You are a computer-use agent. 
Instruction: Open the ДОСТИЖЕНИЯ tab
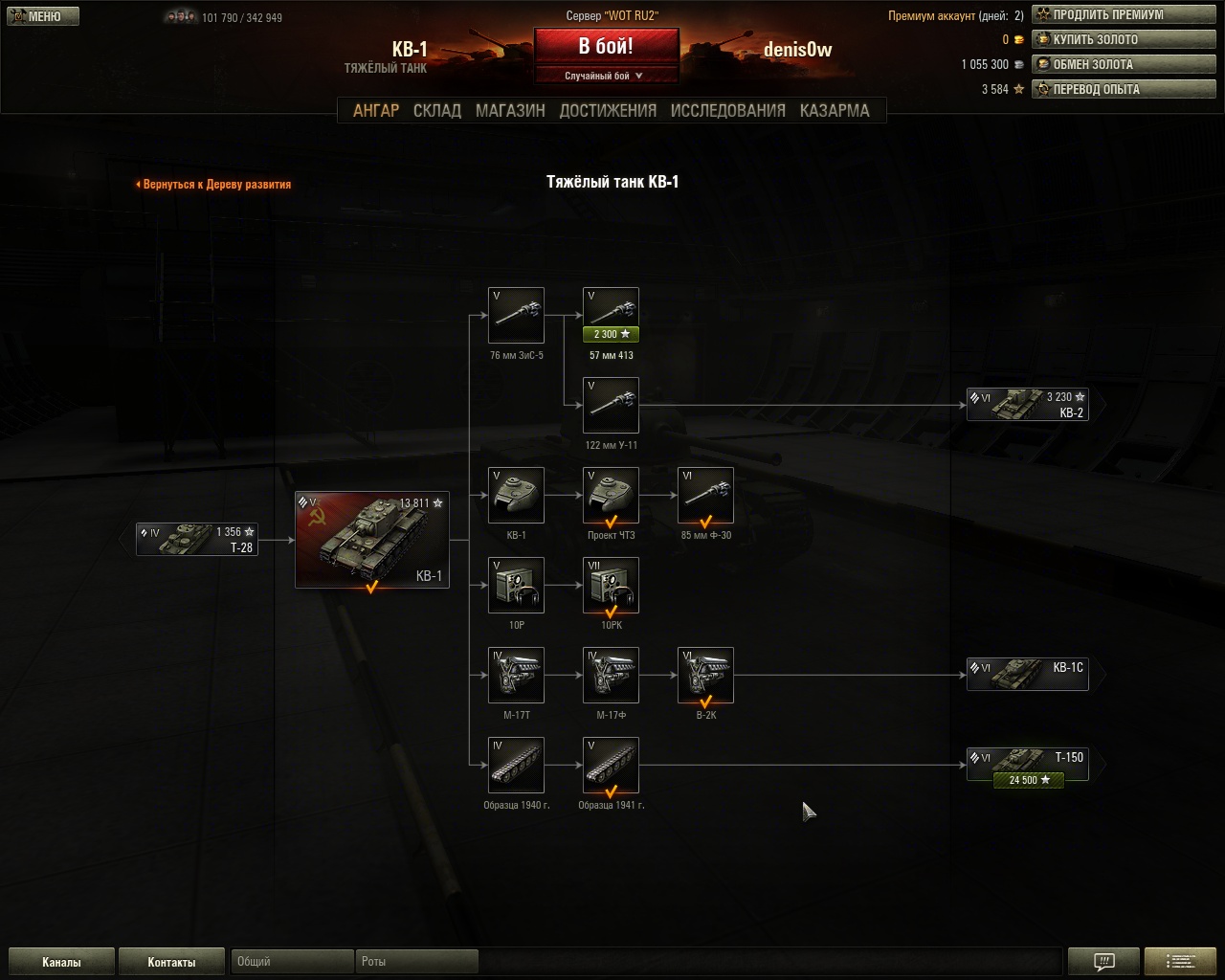608,110
